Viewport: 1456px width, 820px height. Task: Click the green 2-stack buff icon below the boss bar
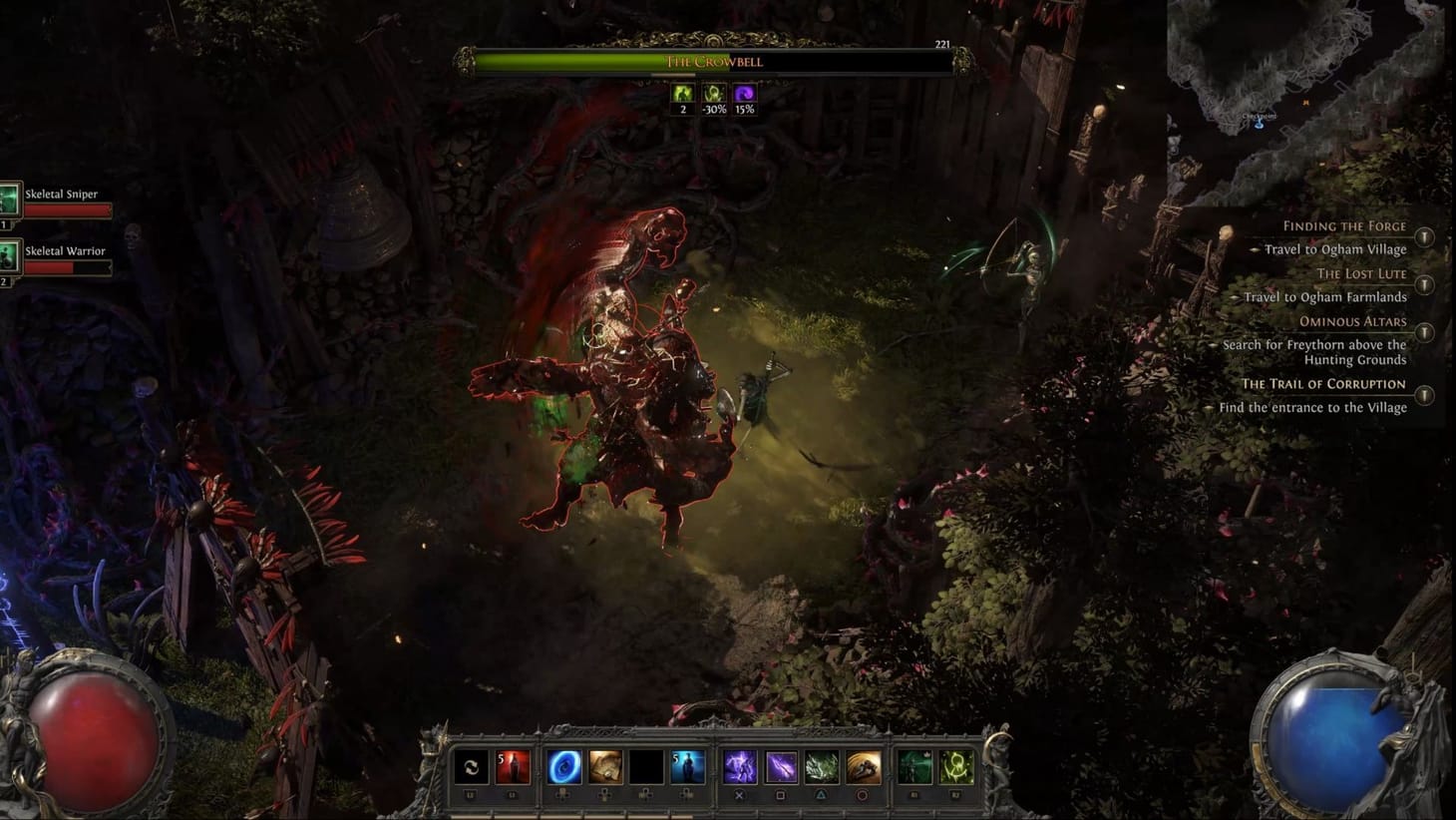(x=683, y=94)
